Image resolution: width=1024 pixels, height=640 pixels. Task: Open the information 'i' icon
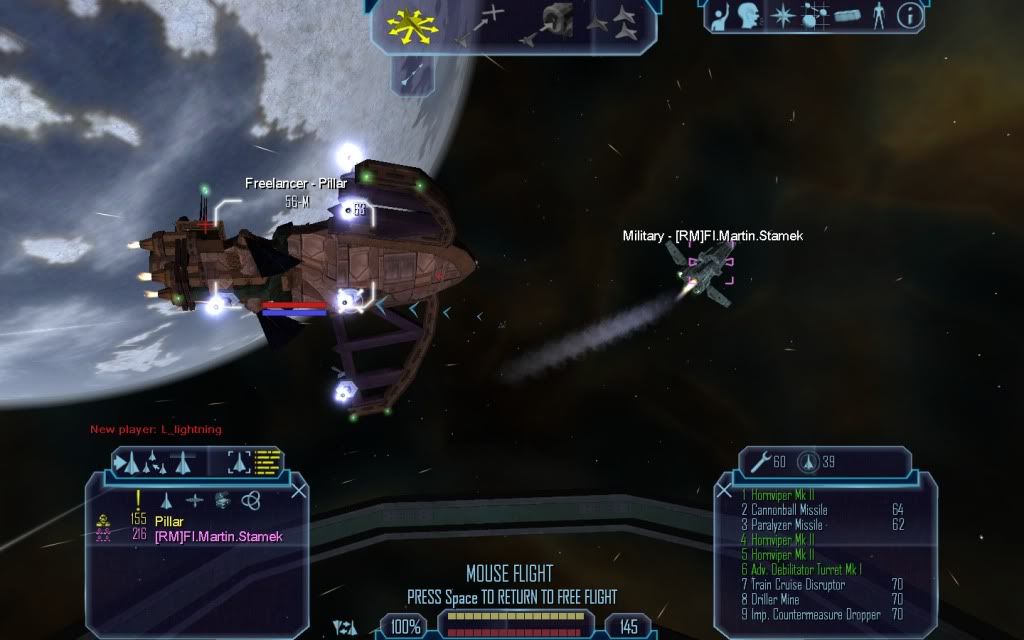(x=909, y=15)
